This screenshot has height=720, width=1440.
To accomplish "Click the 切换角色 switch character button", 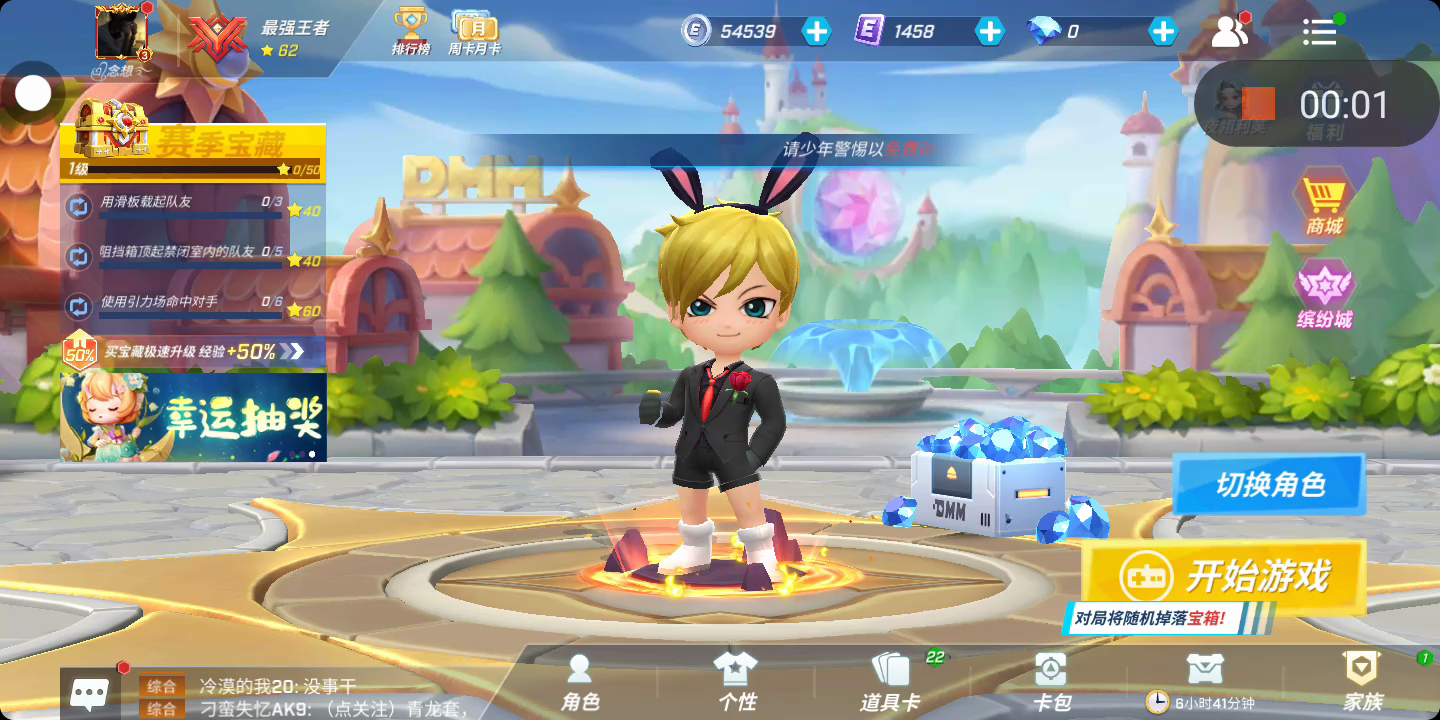I will pyautogui.click(x=1269, y=485).
